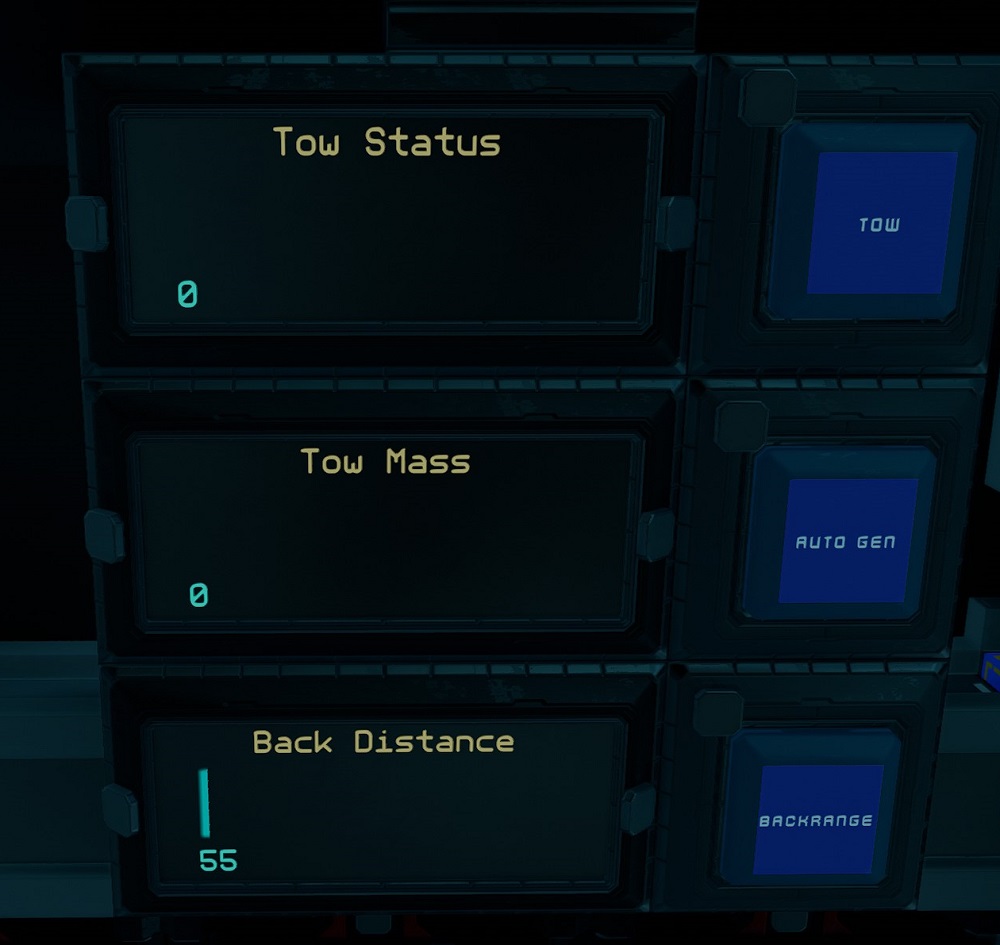Activate the TOW button
The image size is (1000, 945).
point(880,223)
